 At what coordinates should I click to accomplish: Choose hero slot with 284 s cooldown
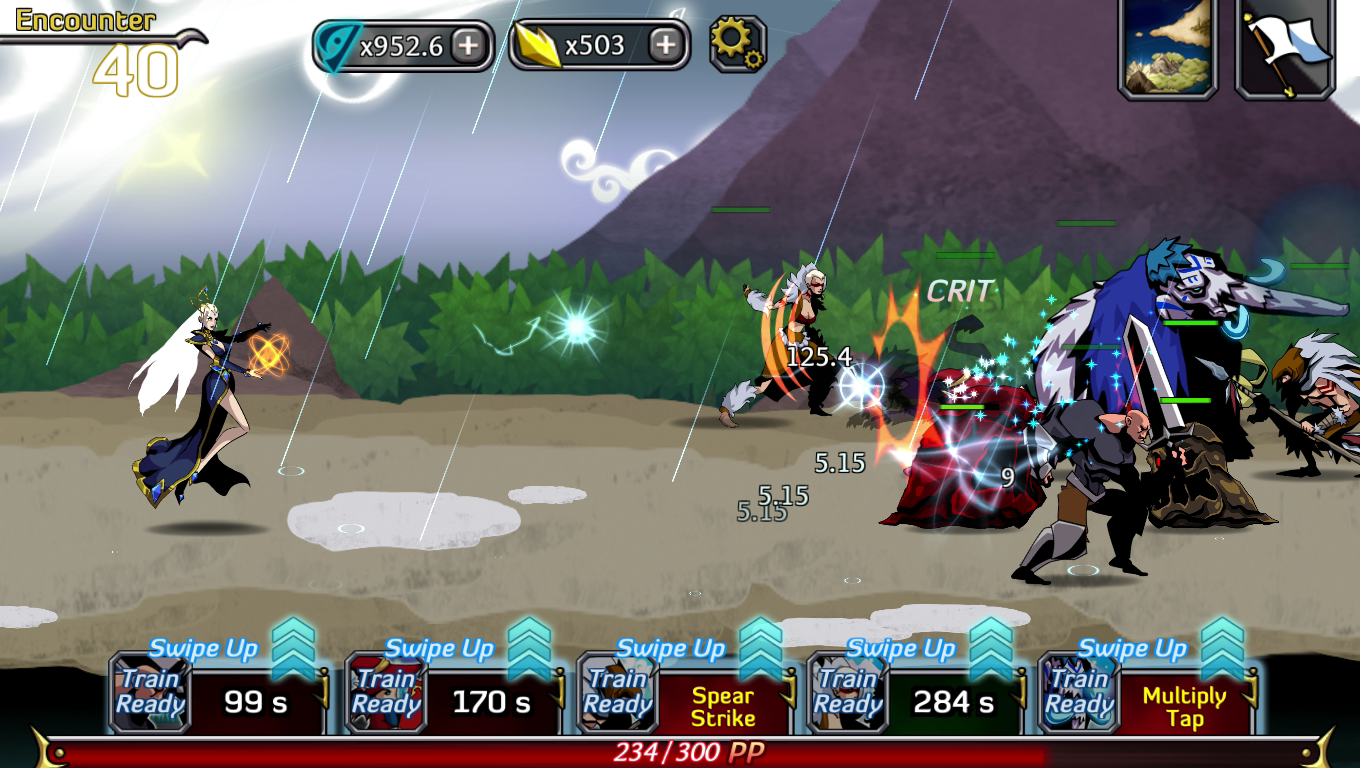click(x=953, y=702)
